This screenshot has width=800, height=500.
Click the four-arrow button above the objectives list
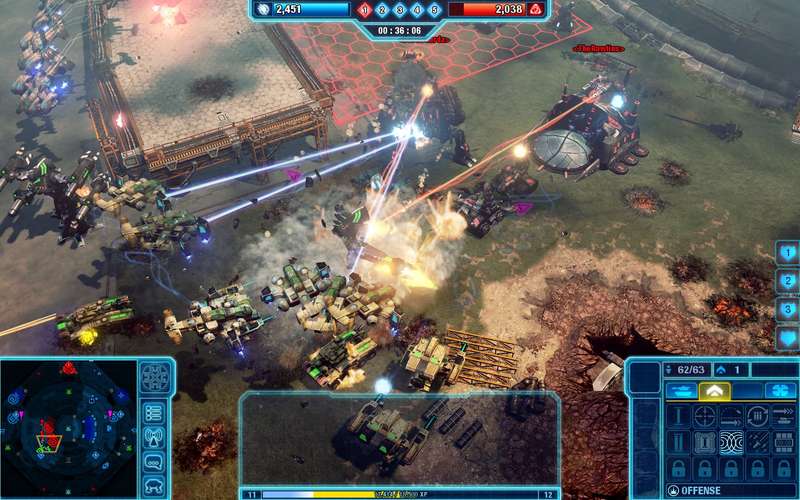[x=154, y=378]
